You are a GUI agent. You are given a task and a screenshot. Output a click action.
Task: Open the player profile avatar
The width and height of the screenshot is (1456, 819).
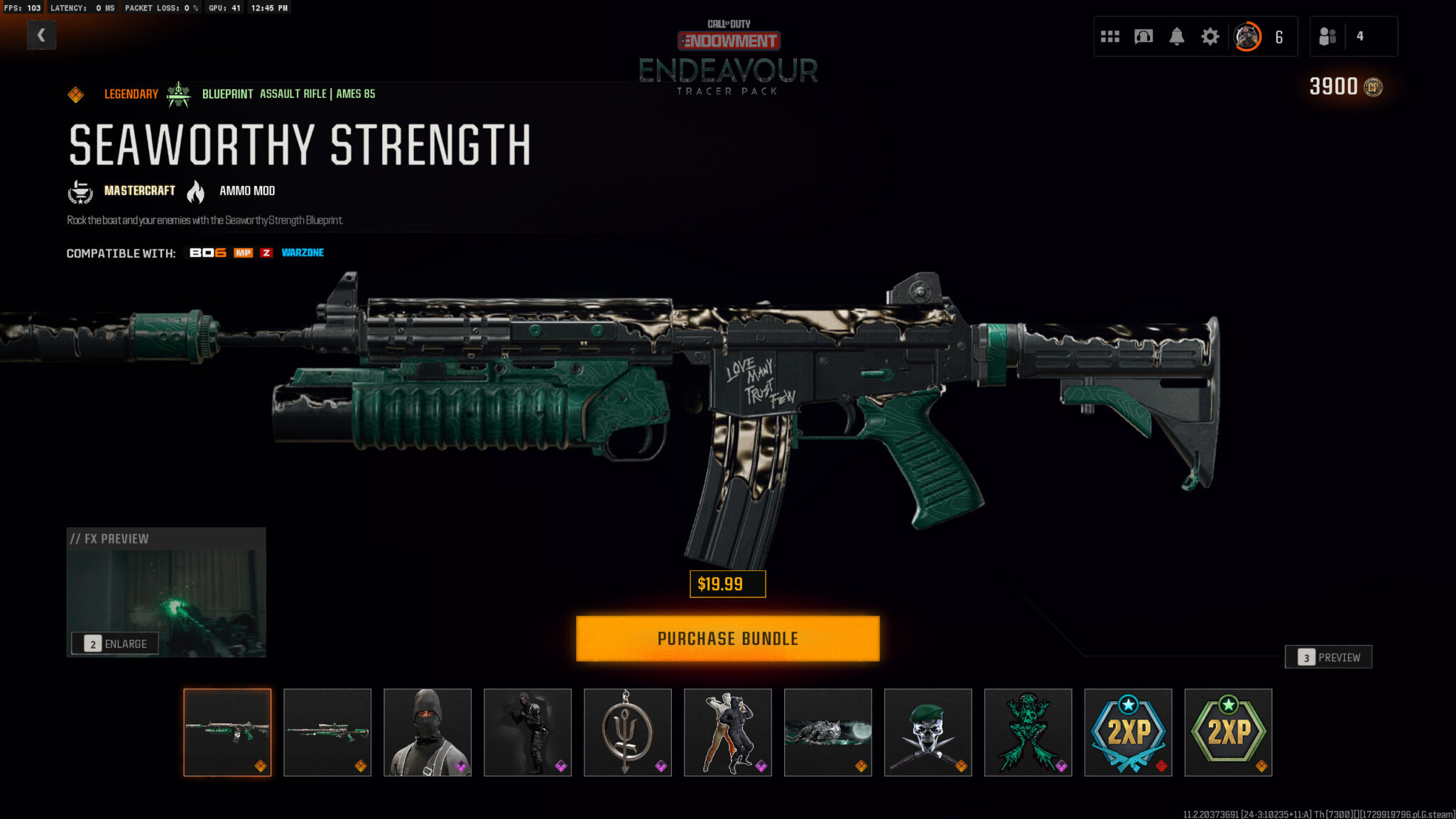click(x=1247, y=36)
